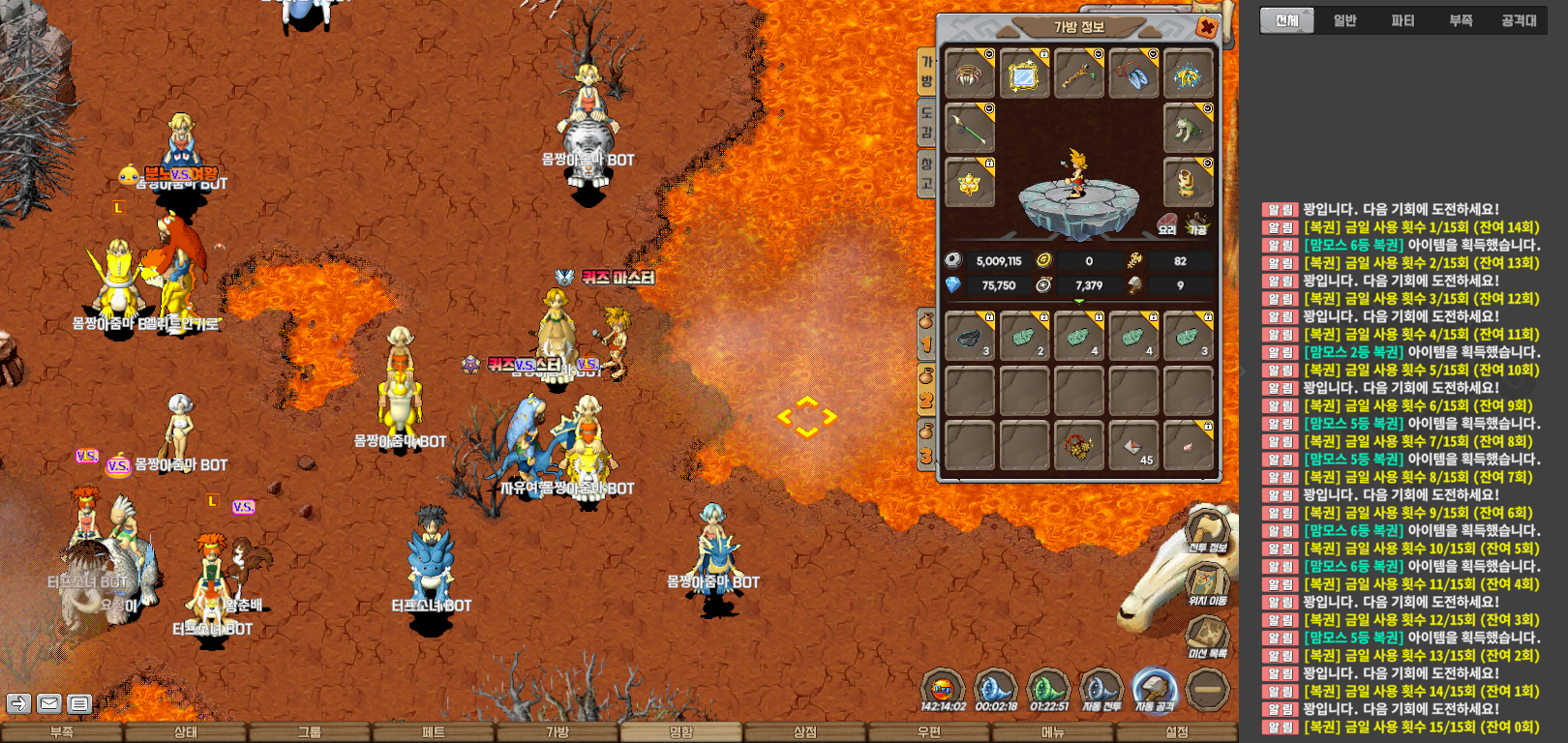Switch chat to the 파티 tab

1402,20
